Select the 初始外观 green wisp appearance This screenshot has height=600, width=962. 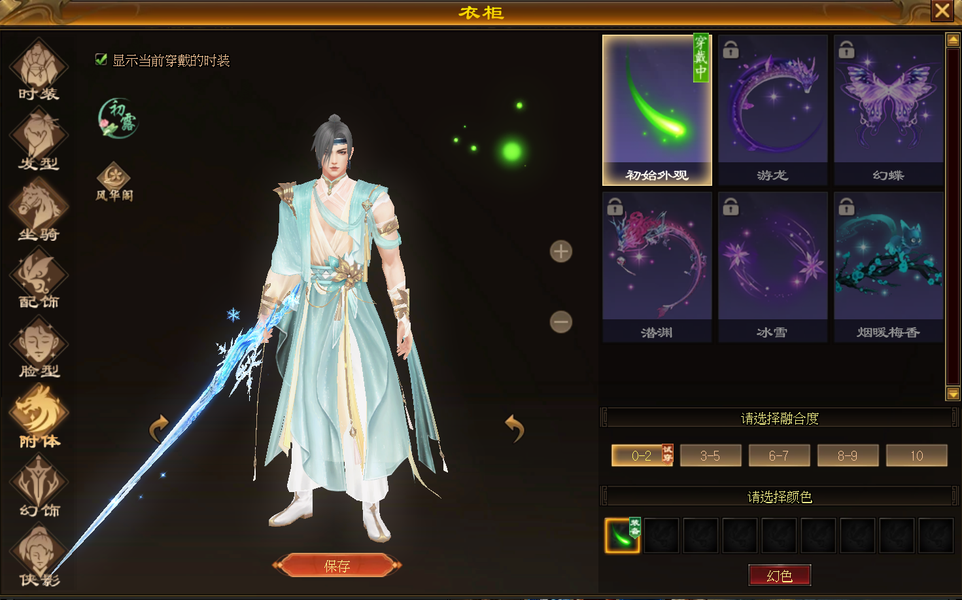coord(657,110)
